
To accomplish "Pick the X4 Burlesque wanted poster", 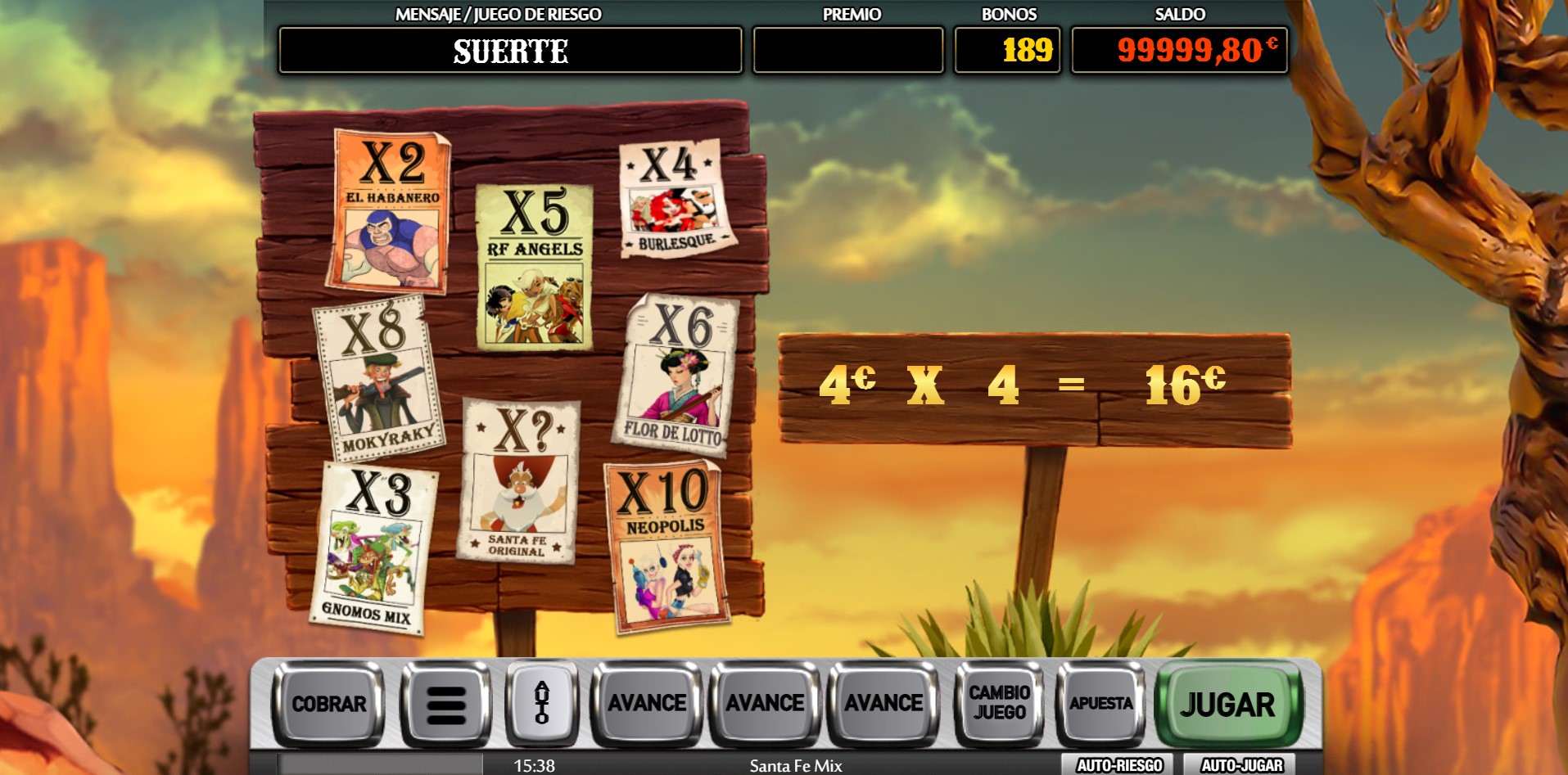I will [676, 196].
